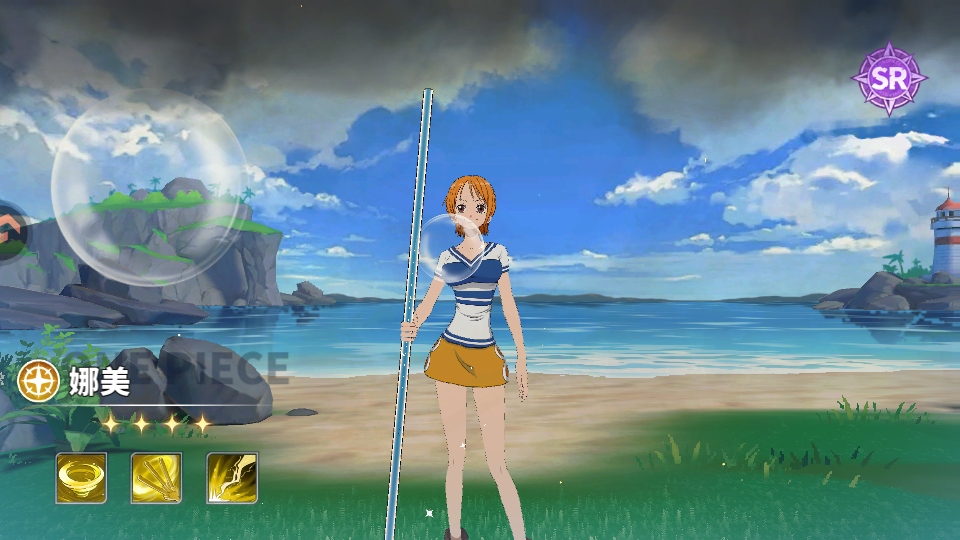
Task: Open the three-staff skill icon
Action: click(x=157, y=478)
